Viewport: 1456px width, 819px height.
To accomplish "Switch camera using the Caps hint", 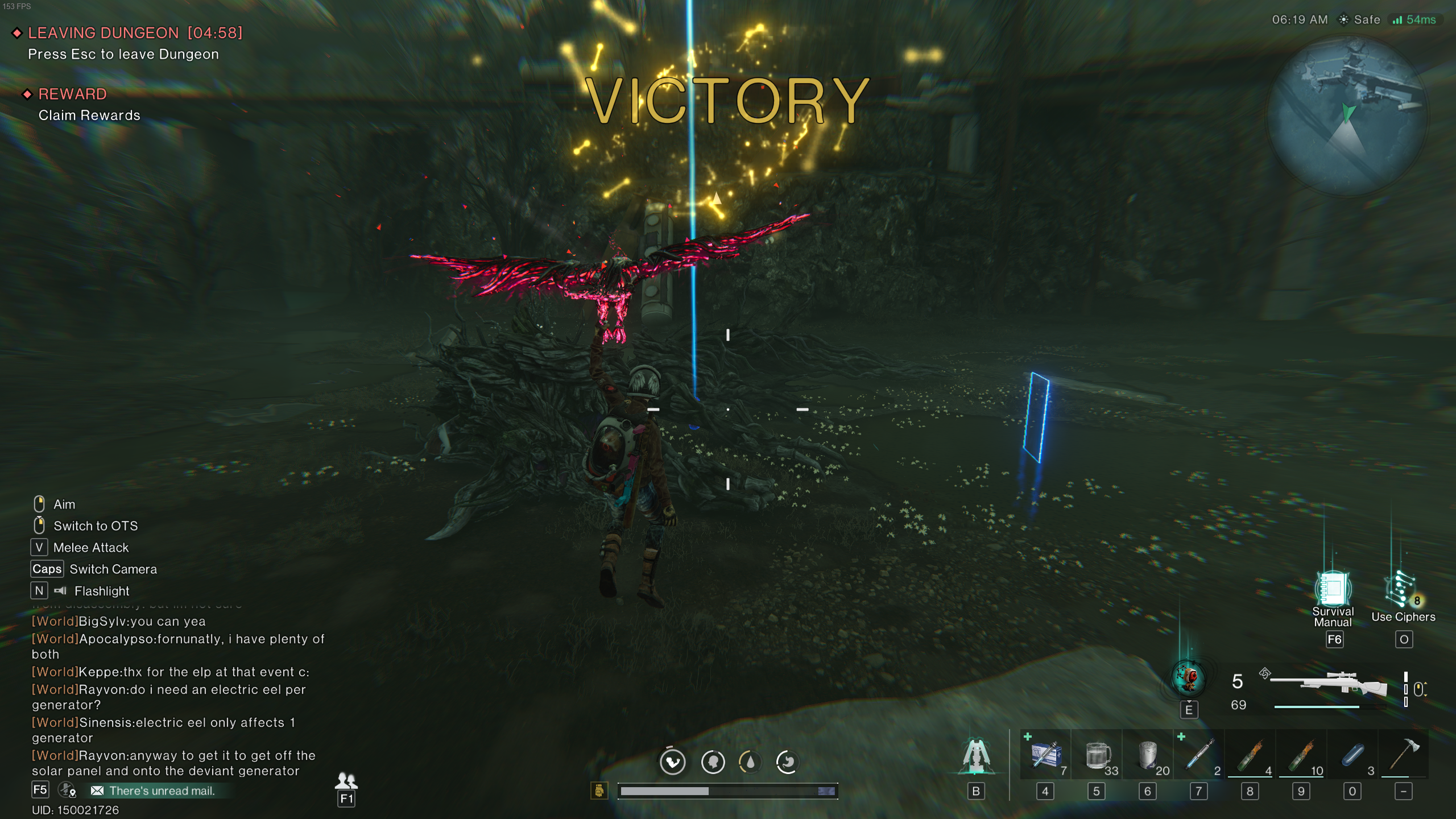I will tap(47, 569).
